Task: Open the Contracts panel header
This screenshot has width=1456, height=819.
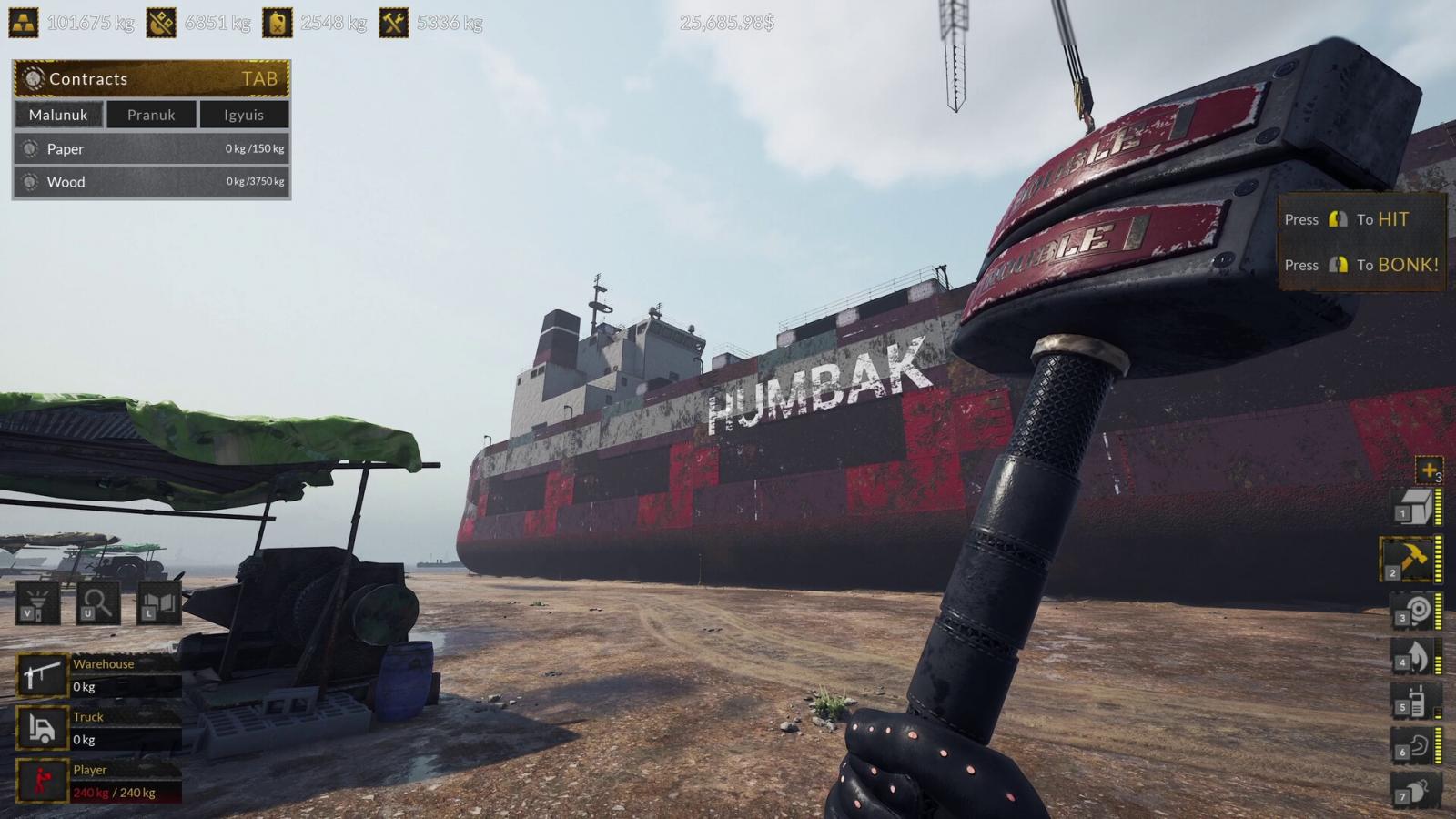Action: (151, 79)
